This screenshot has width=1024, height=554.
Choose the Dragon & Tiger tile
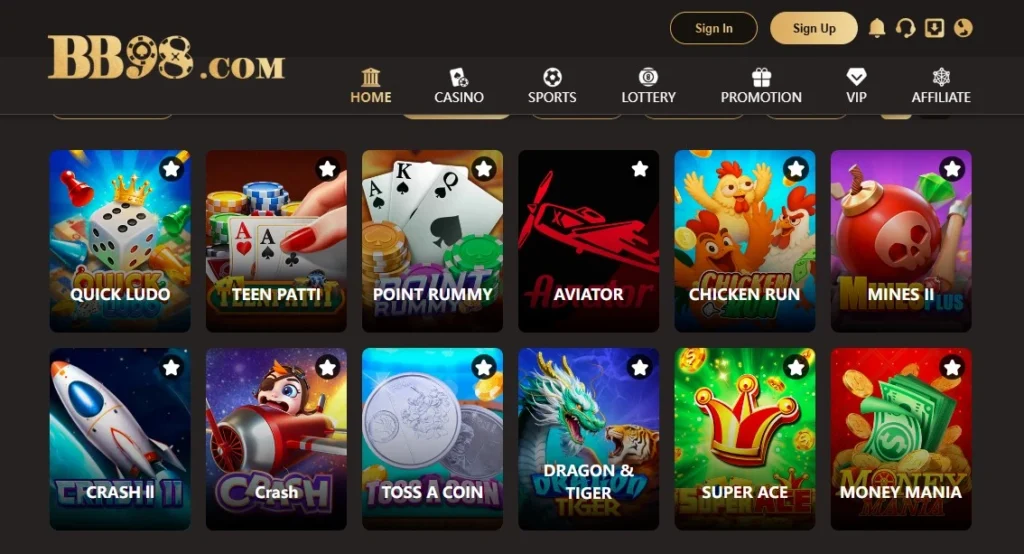588,439
